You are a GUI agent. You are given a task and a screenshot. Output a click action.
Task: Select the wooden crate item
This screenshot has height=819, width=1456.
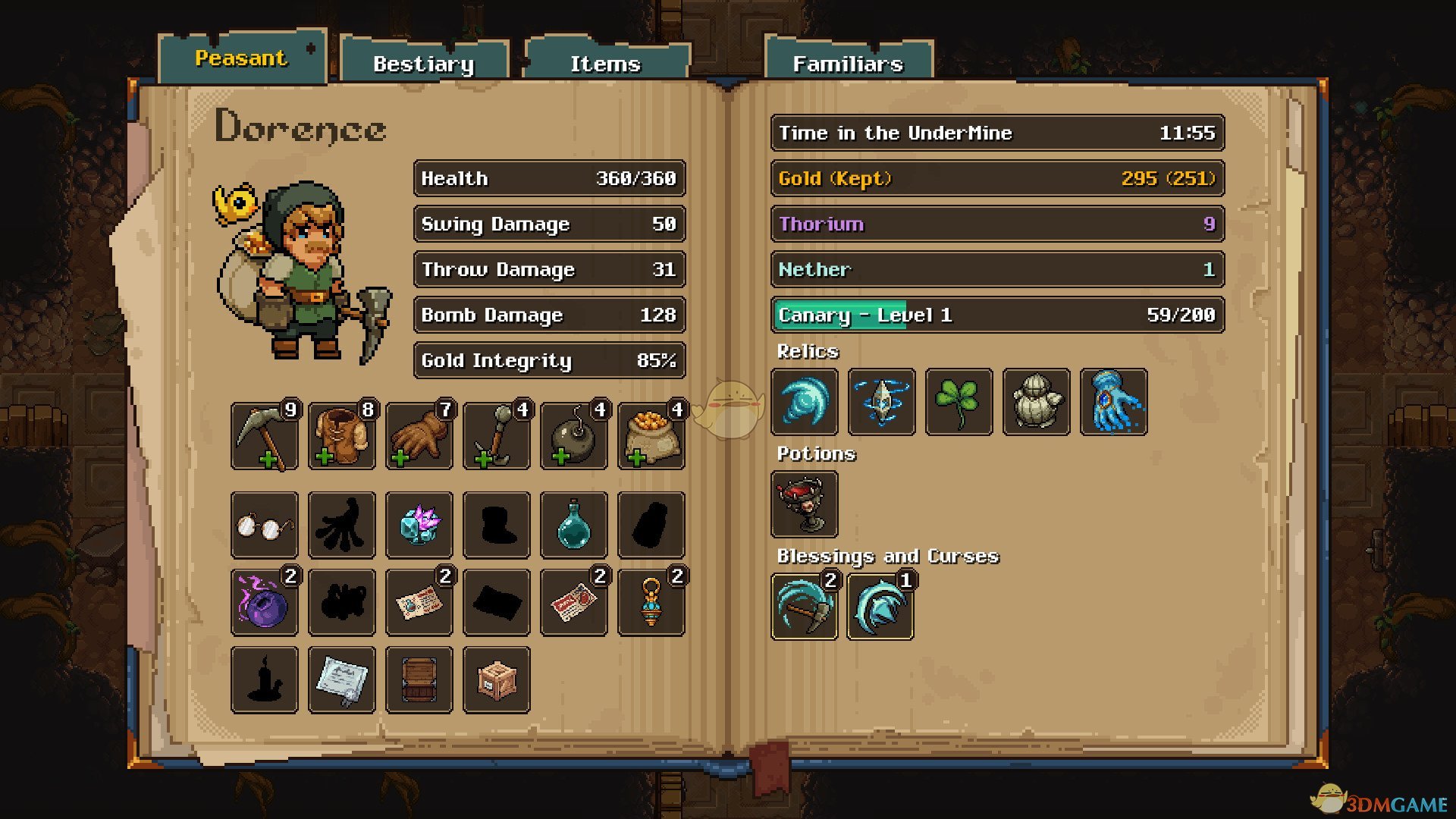click(x=497, y=680)
